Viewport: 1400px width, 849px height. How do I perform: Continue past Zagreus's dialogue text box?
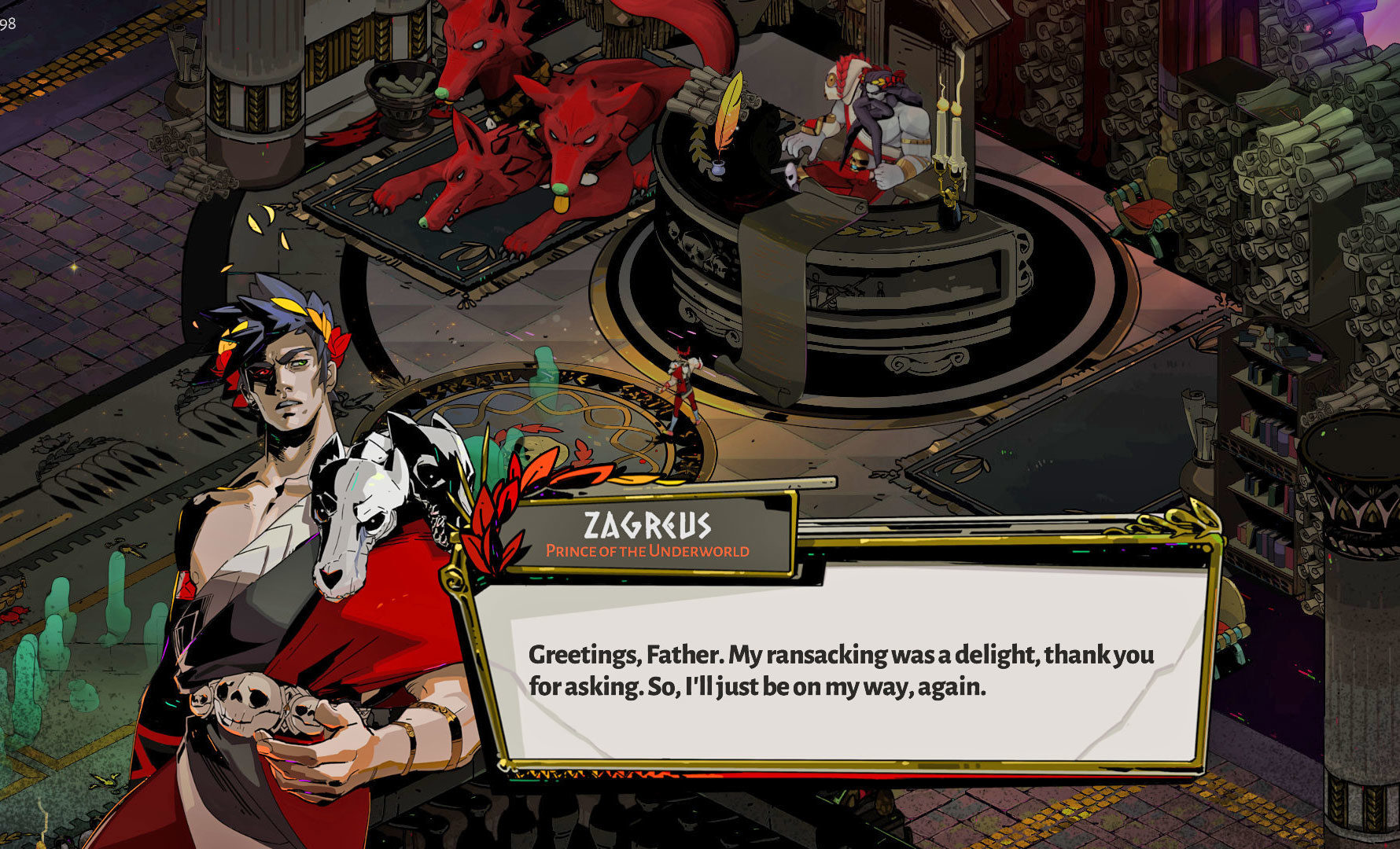click(x=842, y=668)
